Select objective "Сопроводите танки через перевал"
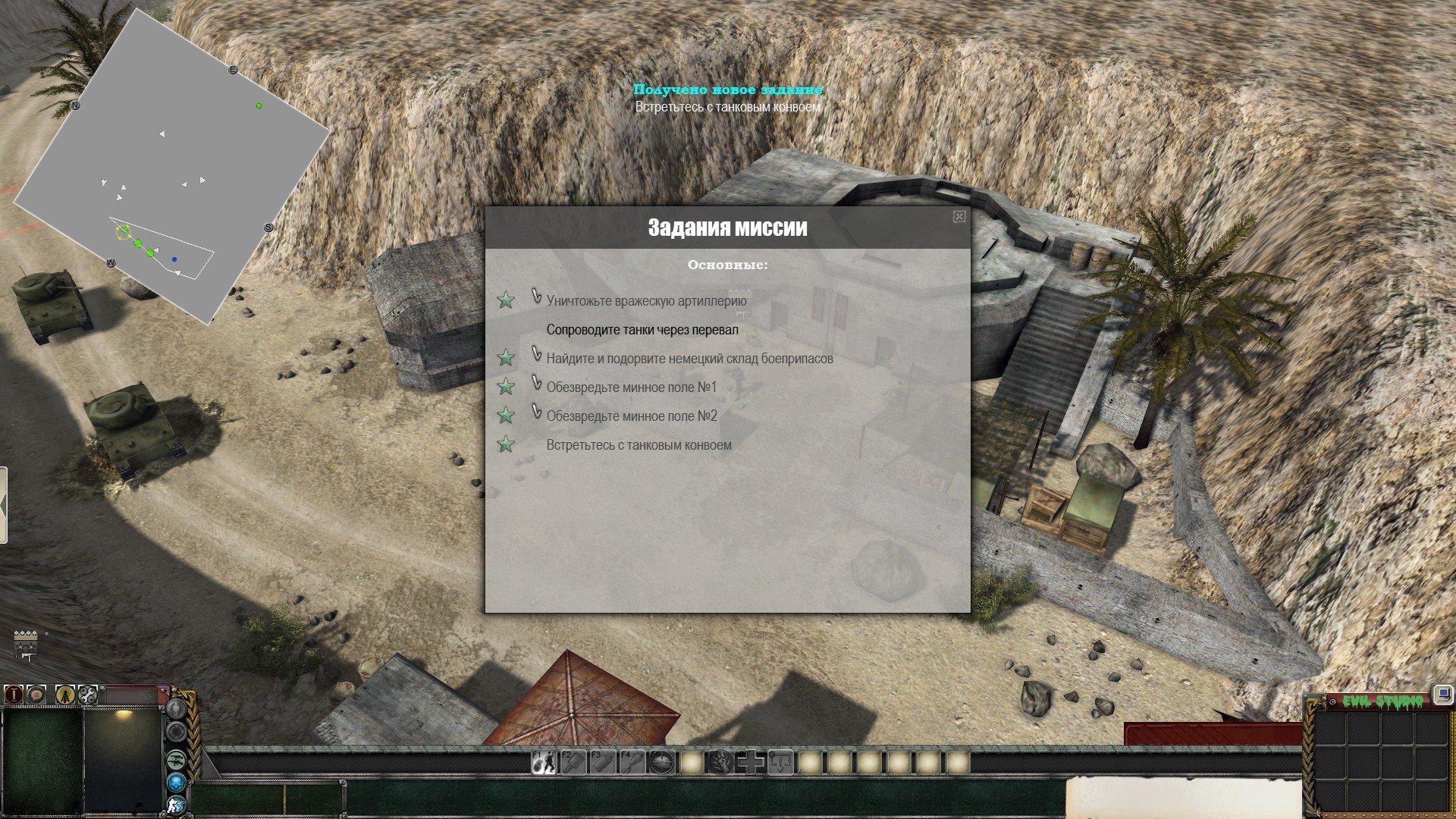Viewport: 1456px width, 819px height. pyautogui.click(x=642, y=330)
